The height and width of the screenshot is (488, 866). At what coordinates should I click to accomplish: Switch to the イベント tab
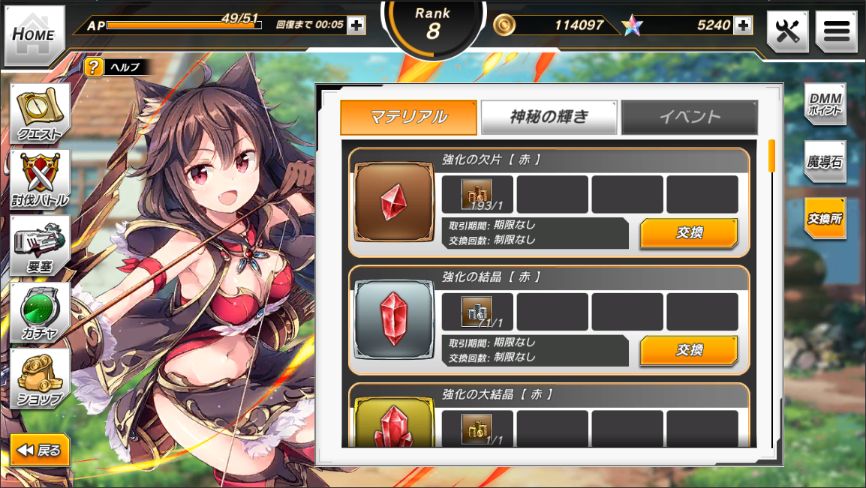tap(689, 117)
